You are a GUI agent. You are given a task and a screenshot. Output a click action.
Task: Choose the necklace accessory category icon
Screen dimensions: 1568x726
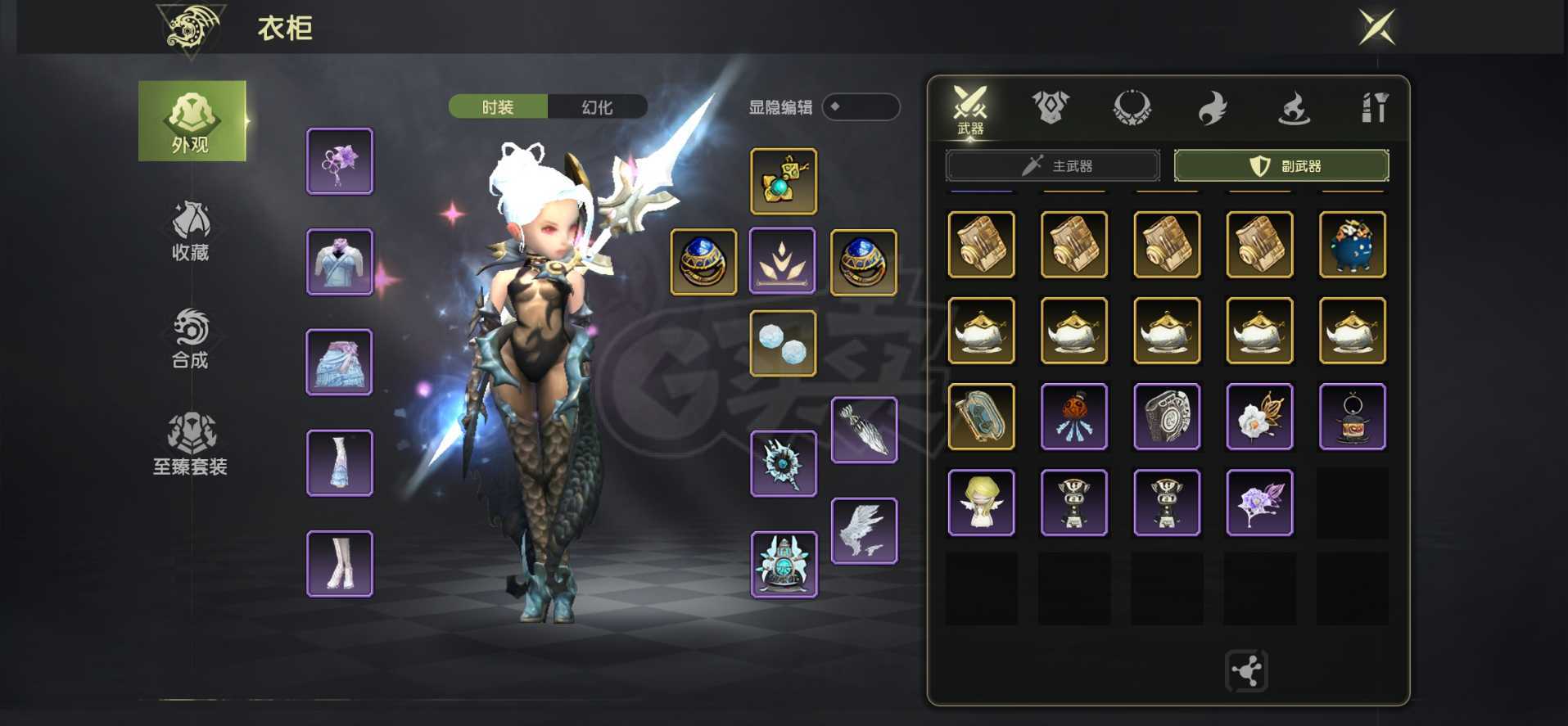tap(1132, 107)
